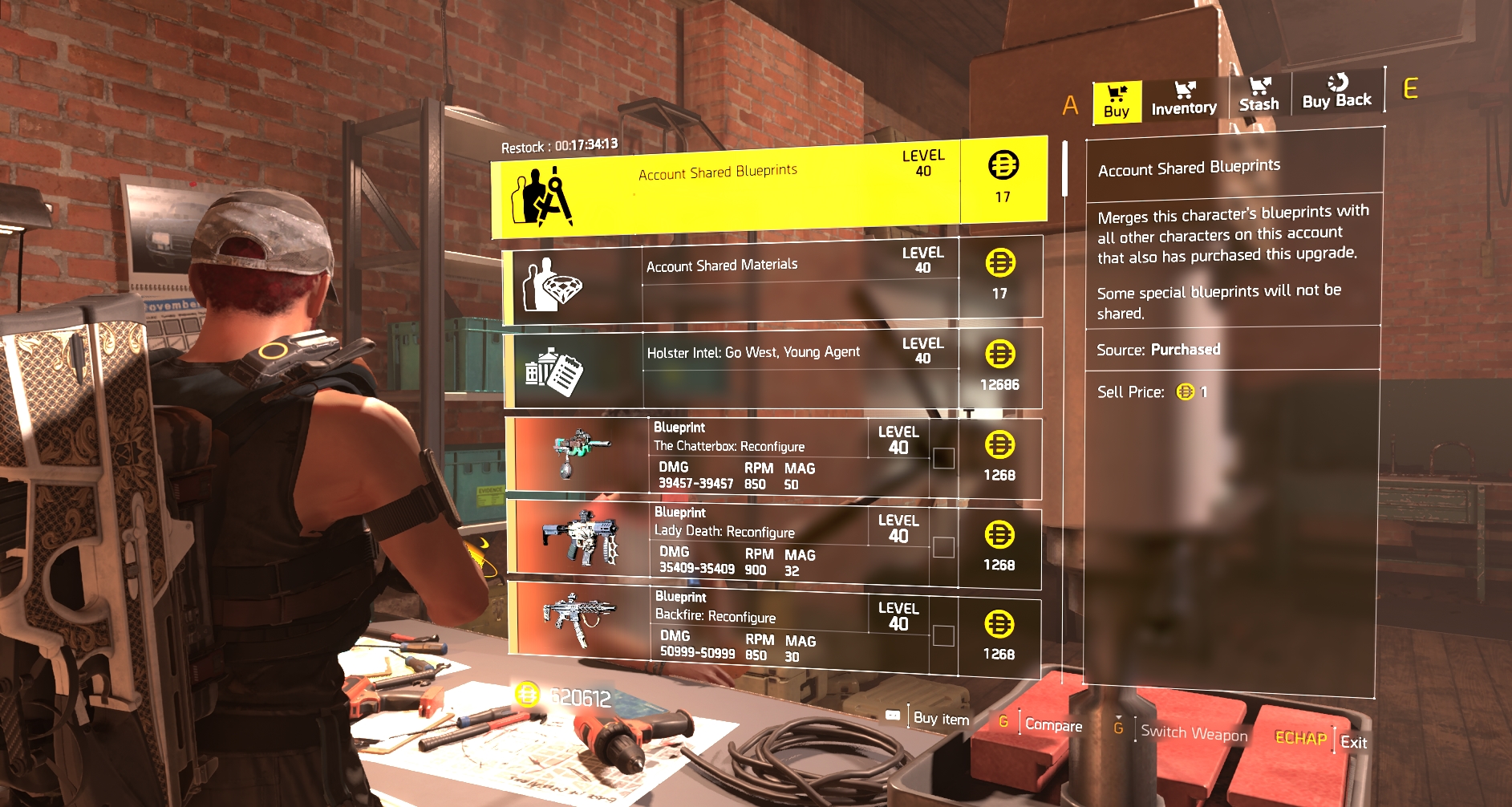Open the Inventory tab

click(x=1183, y=99)
